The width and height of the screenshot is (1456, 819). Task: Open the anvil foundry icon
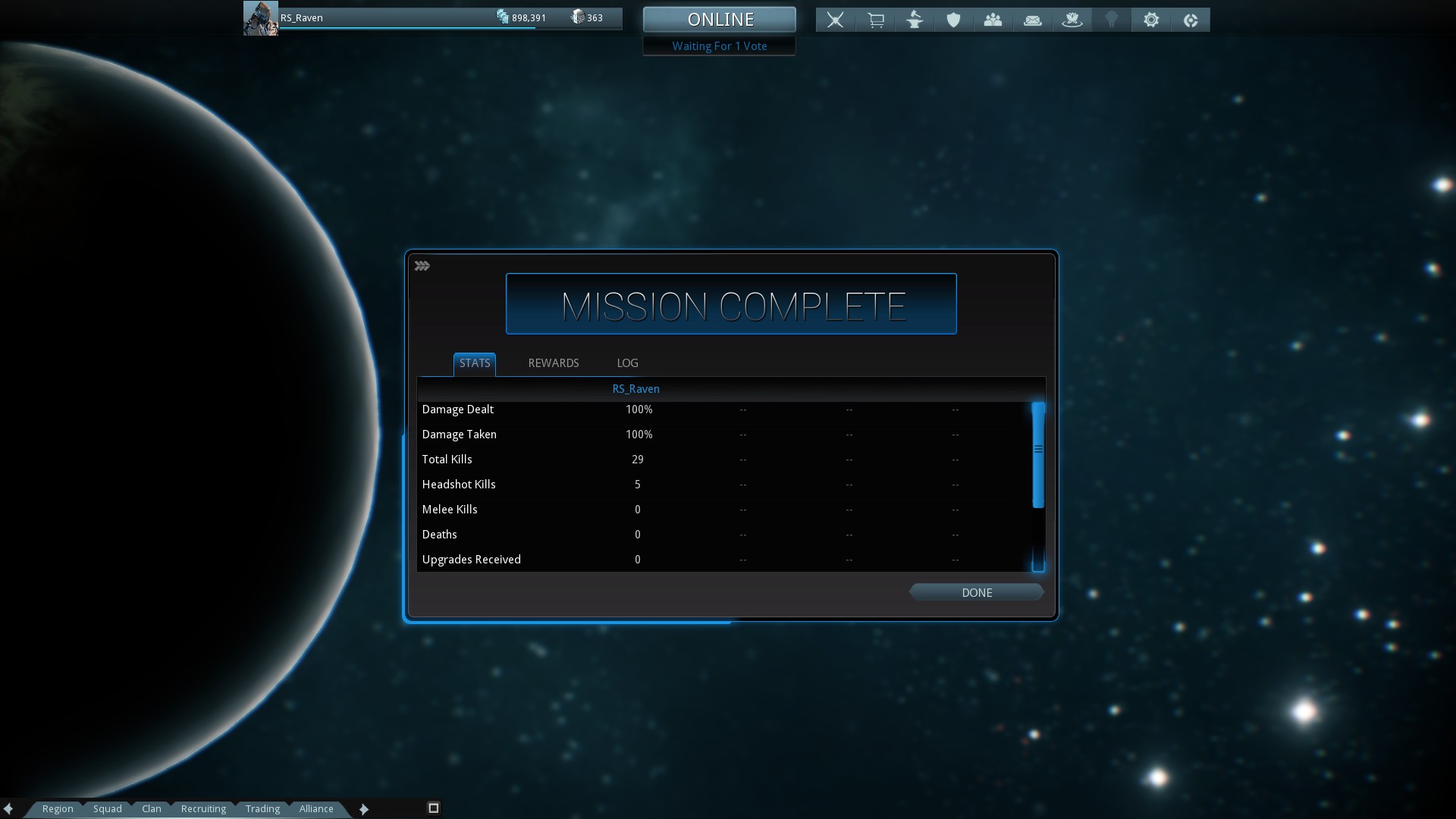[915, 20]
